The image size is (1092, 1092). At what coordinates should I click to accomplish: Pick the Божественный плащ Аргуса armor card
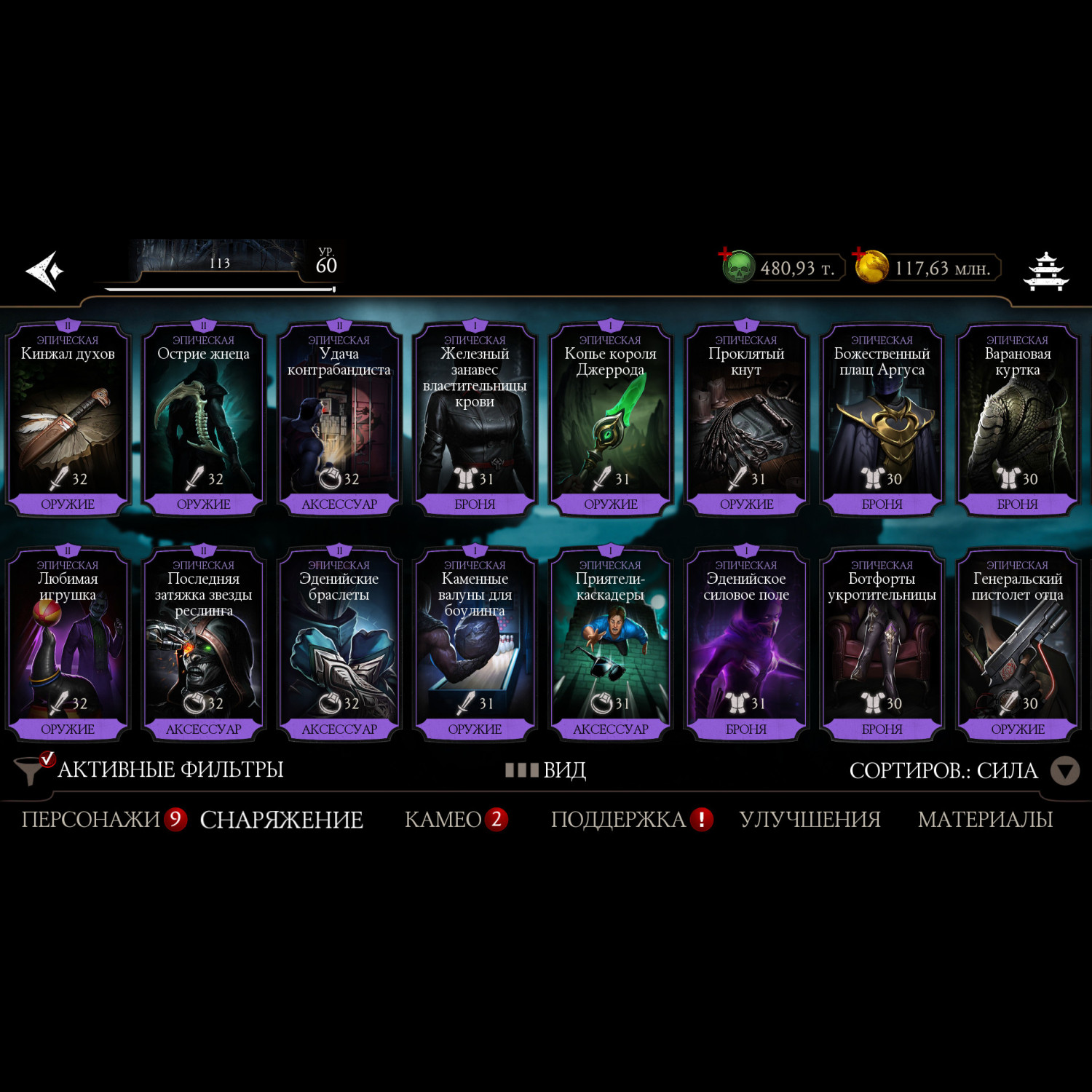pos(882,419)
